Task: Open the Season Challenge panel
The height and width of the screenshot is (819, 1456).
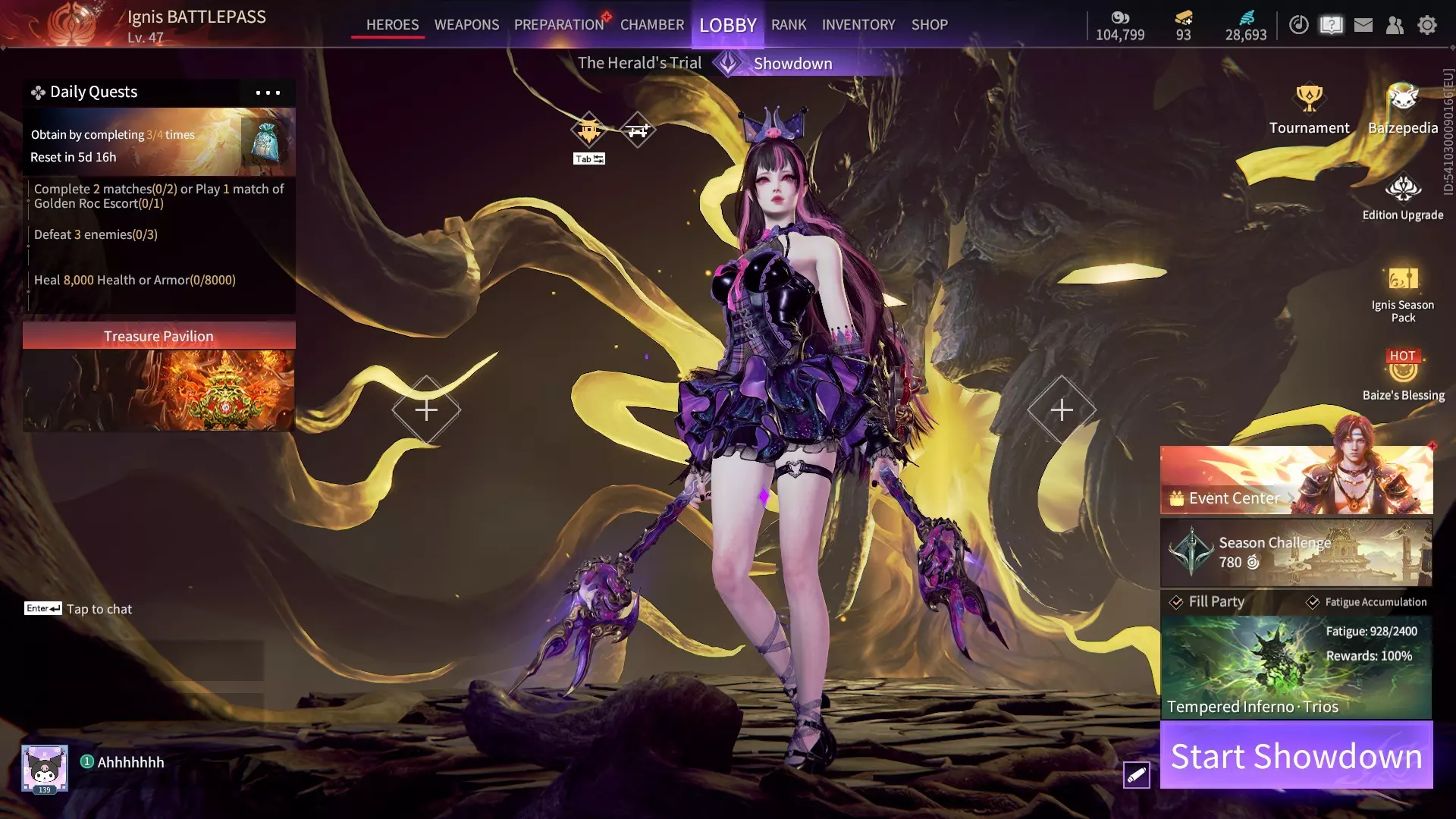Action: pos(1296,552)
